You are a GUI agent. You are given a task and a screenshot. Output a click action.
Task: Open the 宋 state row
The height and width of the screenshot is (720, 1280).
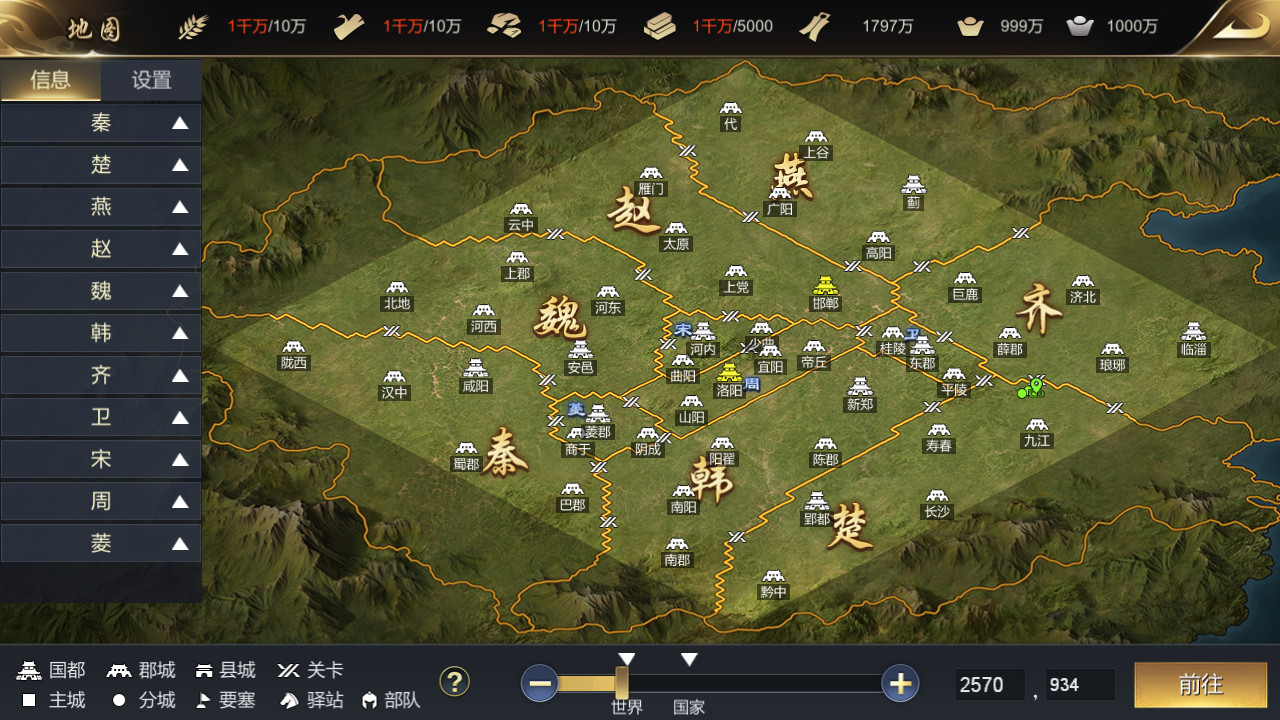pyautogui.click(x=101, y=460)
